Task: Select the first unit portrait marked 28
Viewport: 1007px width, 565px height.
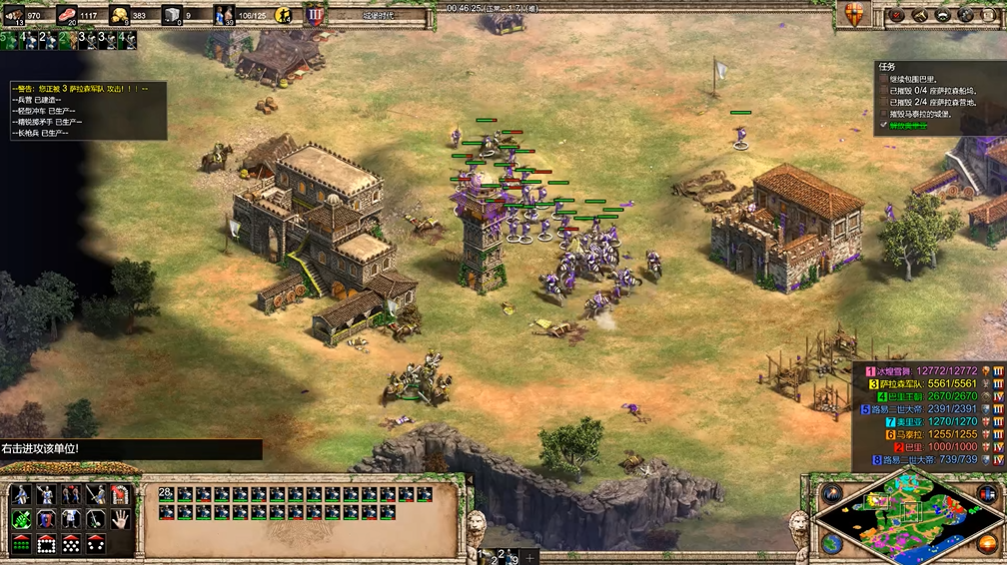Action: coord(166,494)
